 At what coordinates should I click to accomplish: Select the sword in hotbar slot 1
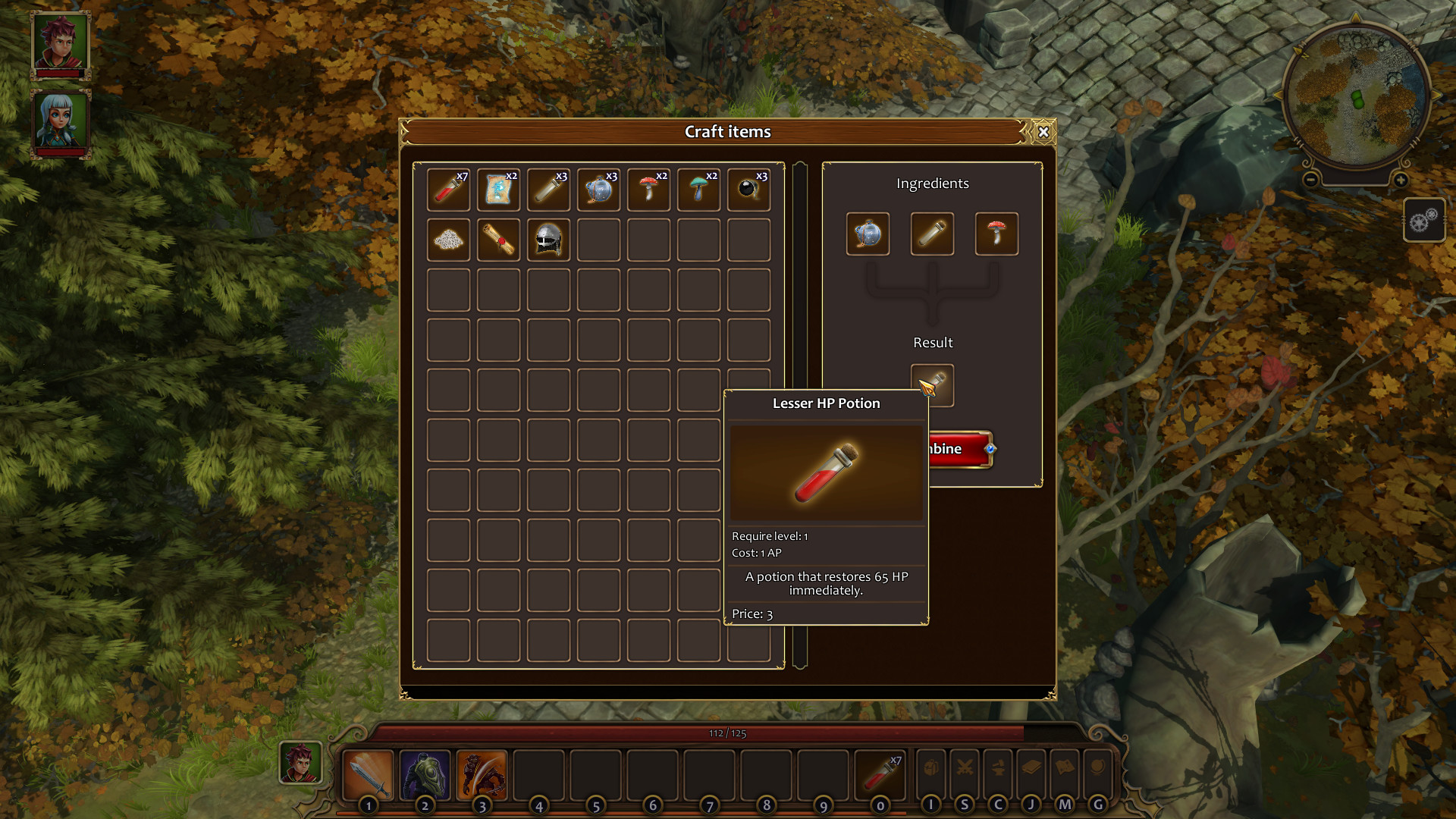369,773
